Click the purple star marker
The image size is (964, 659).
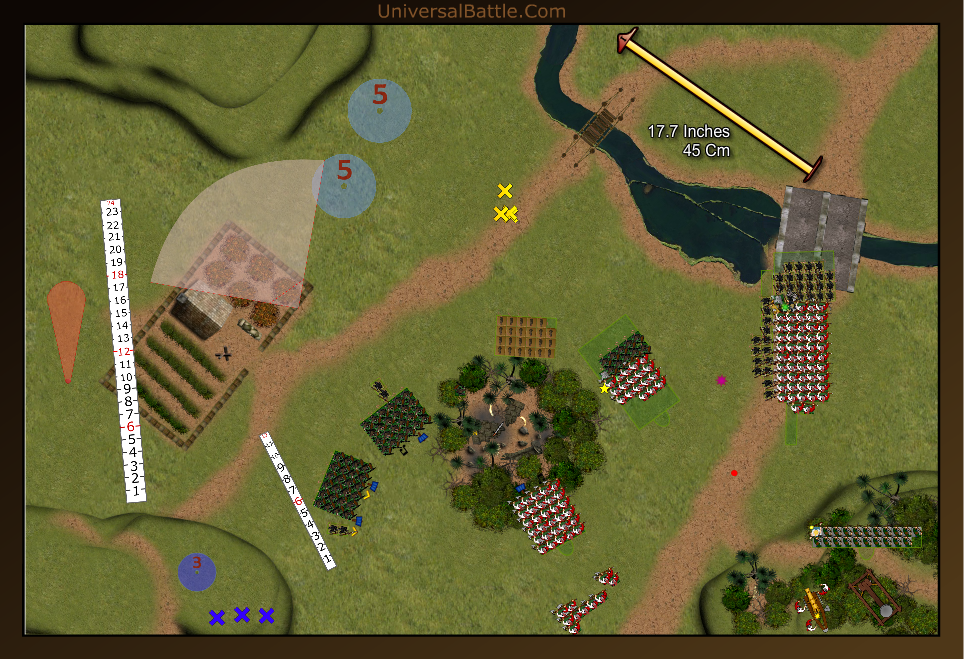click(721, 380)
